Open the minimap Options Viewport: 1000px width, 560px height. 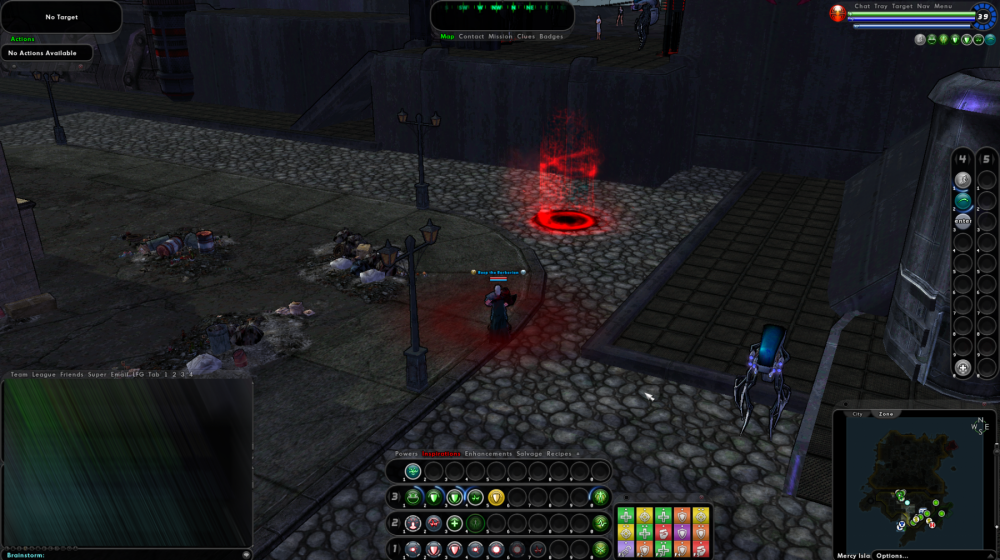pyautogui.click(x=892, y=555)
